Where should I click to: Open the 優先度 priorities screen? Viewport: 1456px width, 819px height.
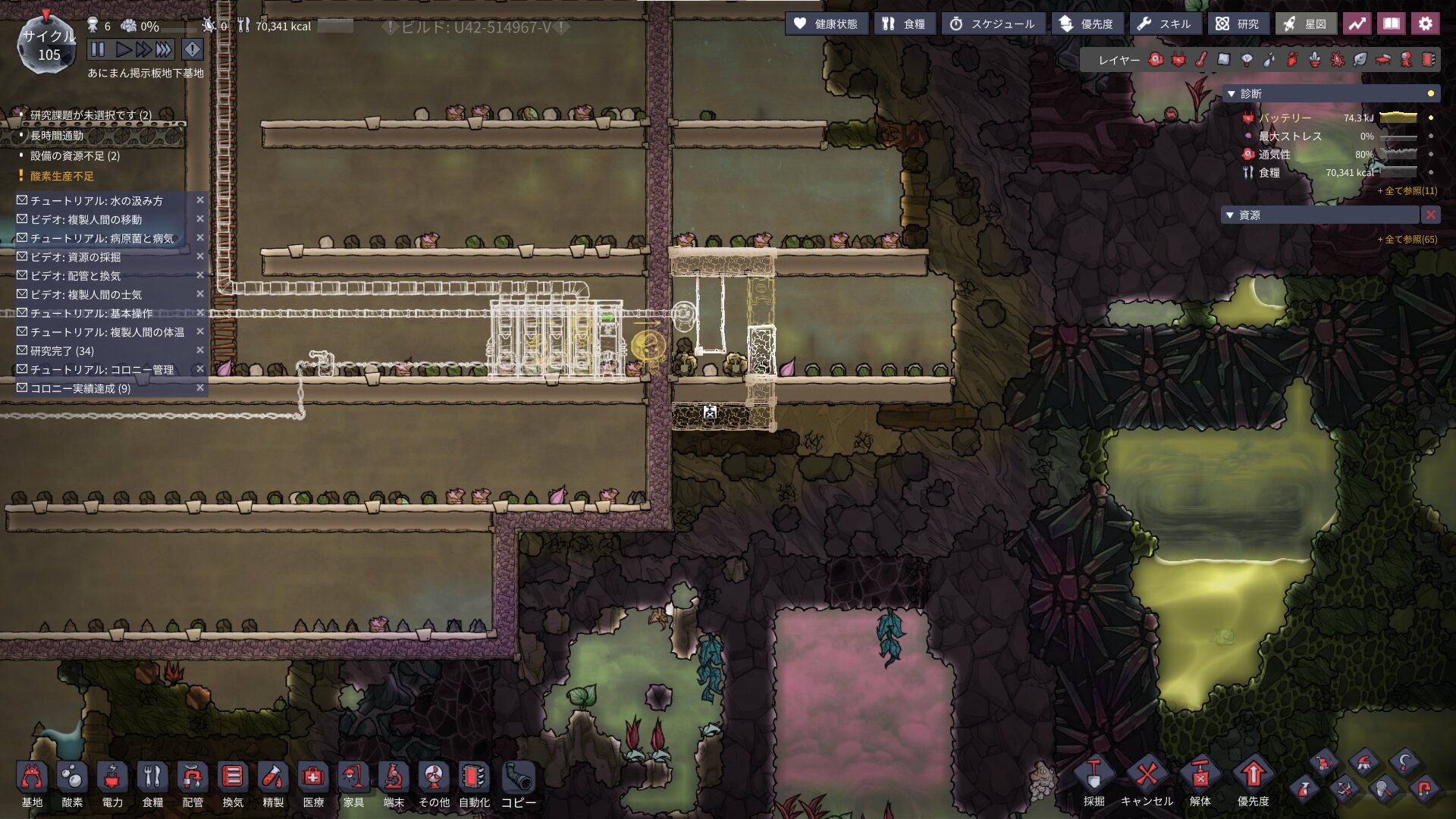(1086, 24)
